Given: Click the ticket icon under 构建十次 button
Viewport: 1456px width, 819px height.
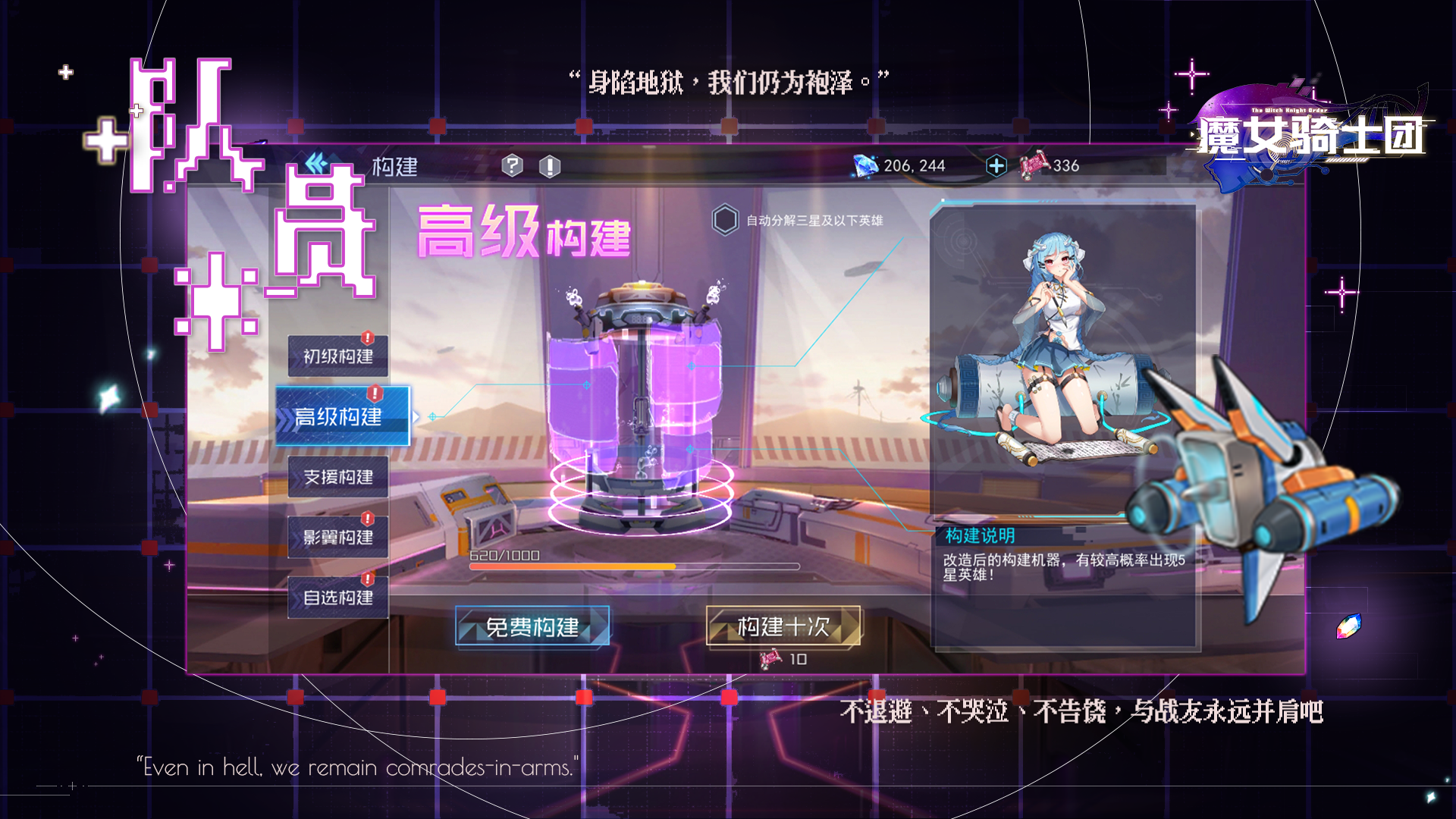Looking at the screenshot, I should 768,660.
